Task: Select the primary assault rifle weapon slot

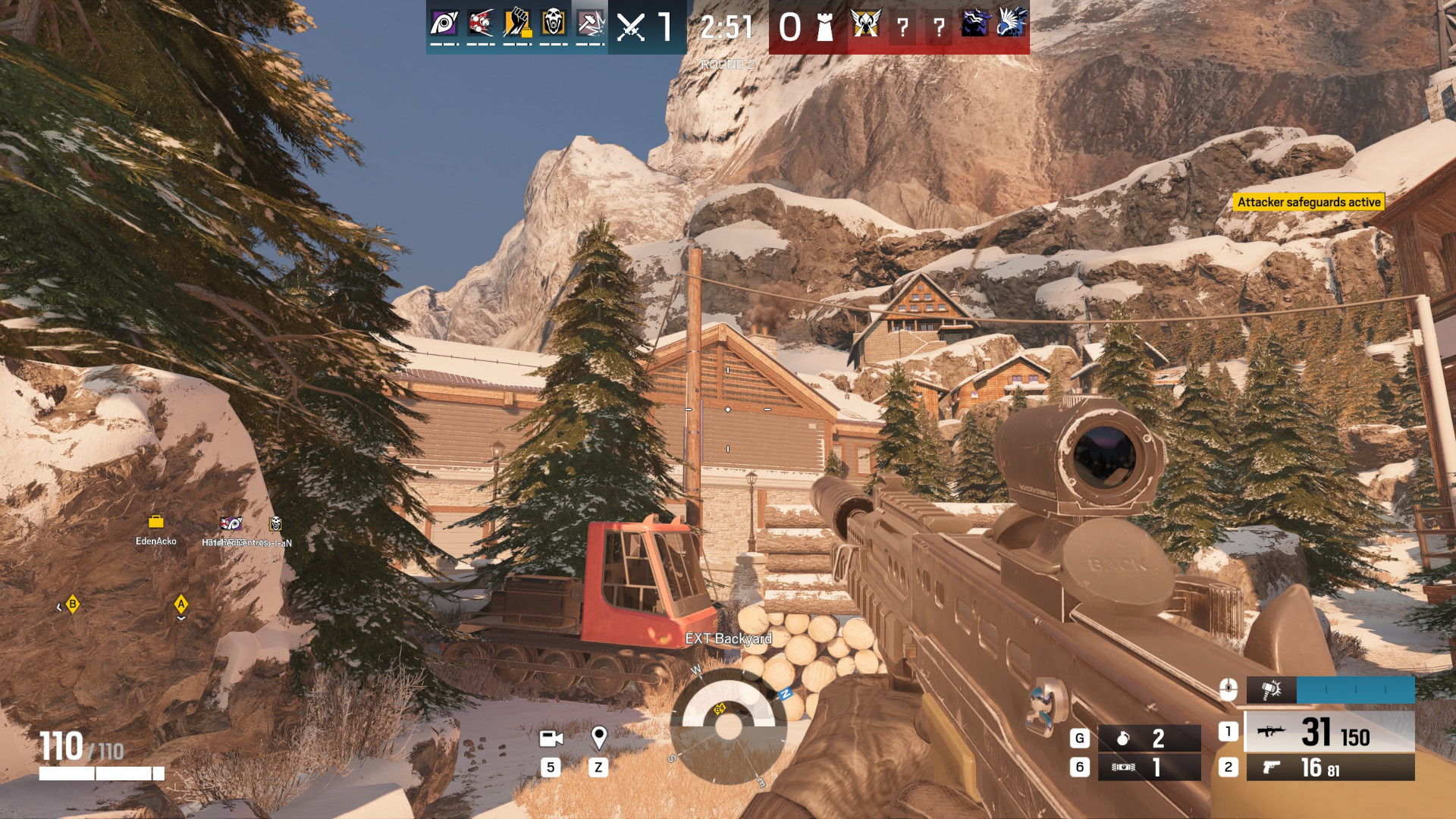Action: [x=1329, y=732]
